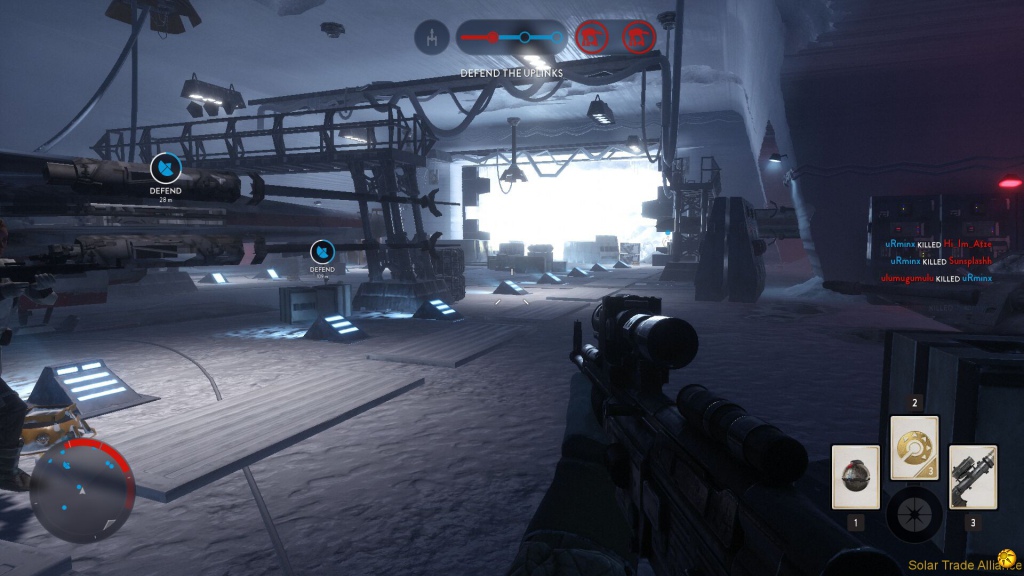Choose the pulse cannon star card
Screen dimensions: 1024x576
click(x=972, y=477)
